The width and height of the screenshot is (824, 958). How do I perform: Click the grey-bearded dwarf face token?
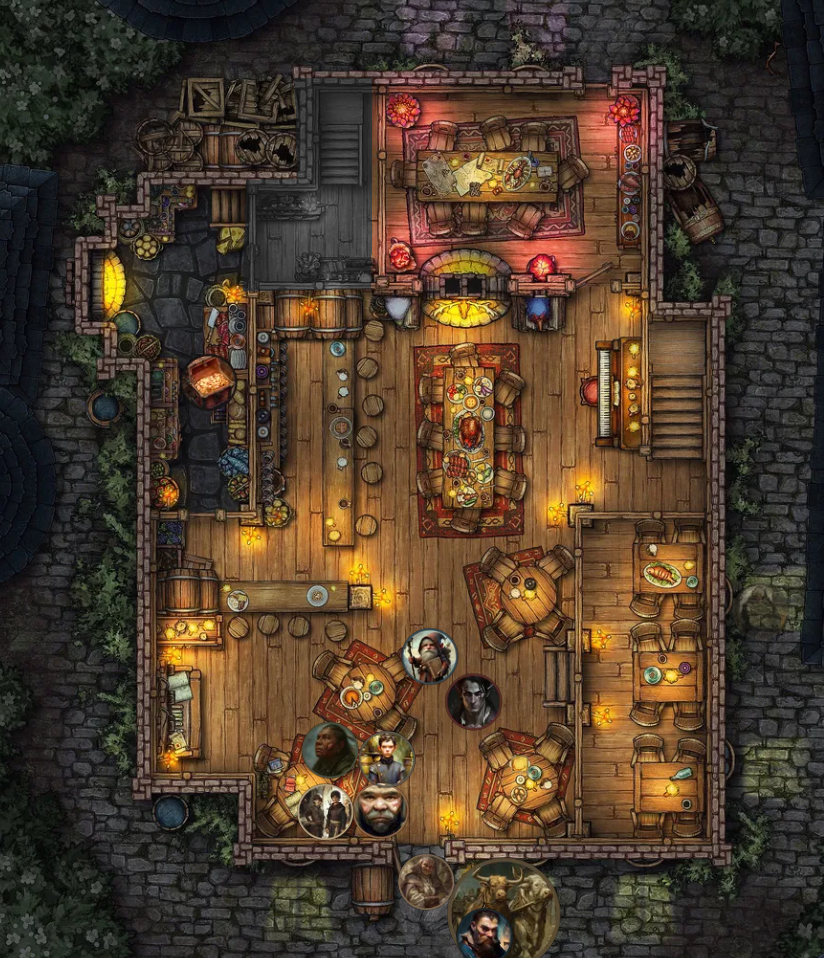pyautogui.click(x=381, y=809)
